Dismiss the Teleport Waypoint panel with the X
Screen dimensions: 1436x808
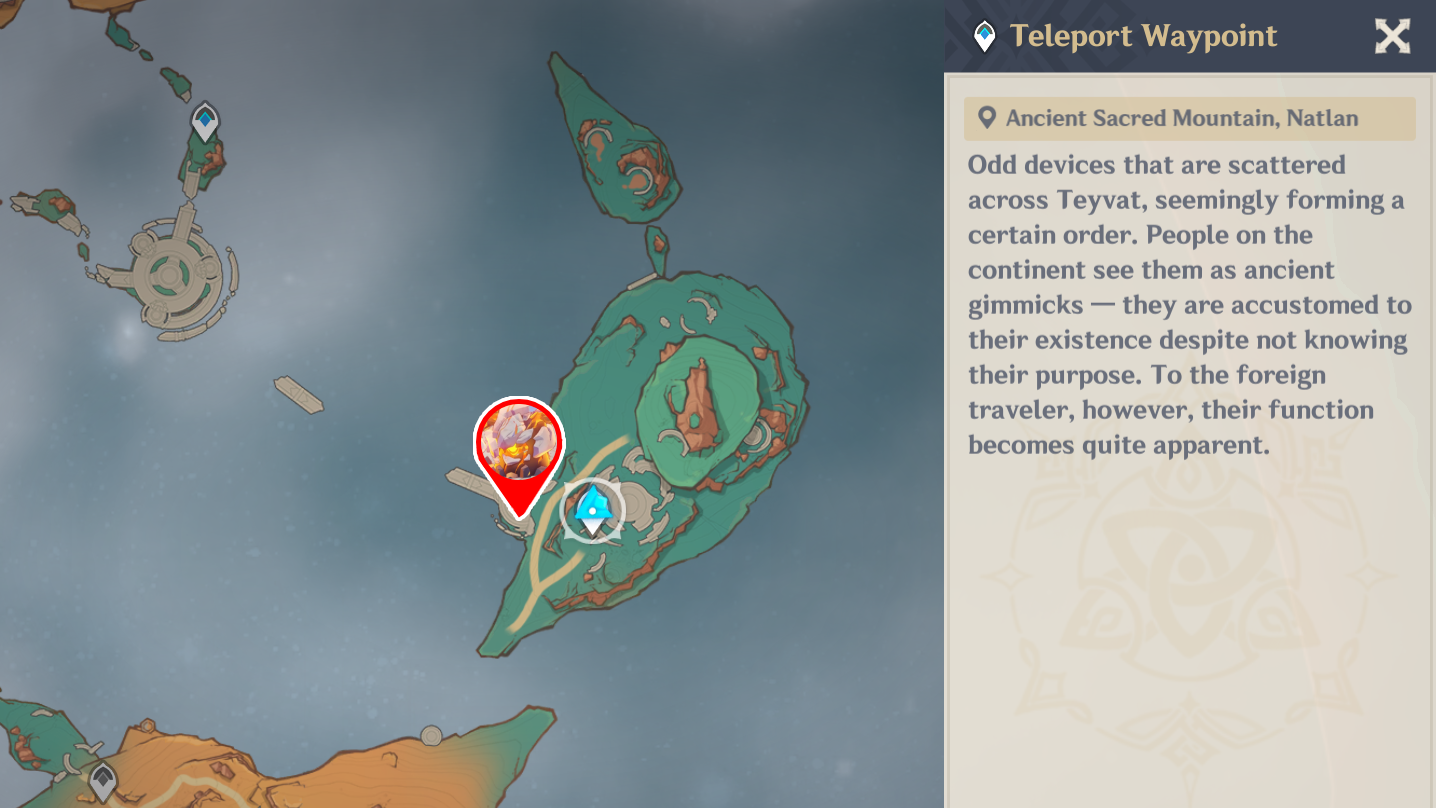(x=1391, y=36)
